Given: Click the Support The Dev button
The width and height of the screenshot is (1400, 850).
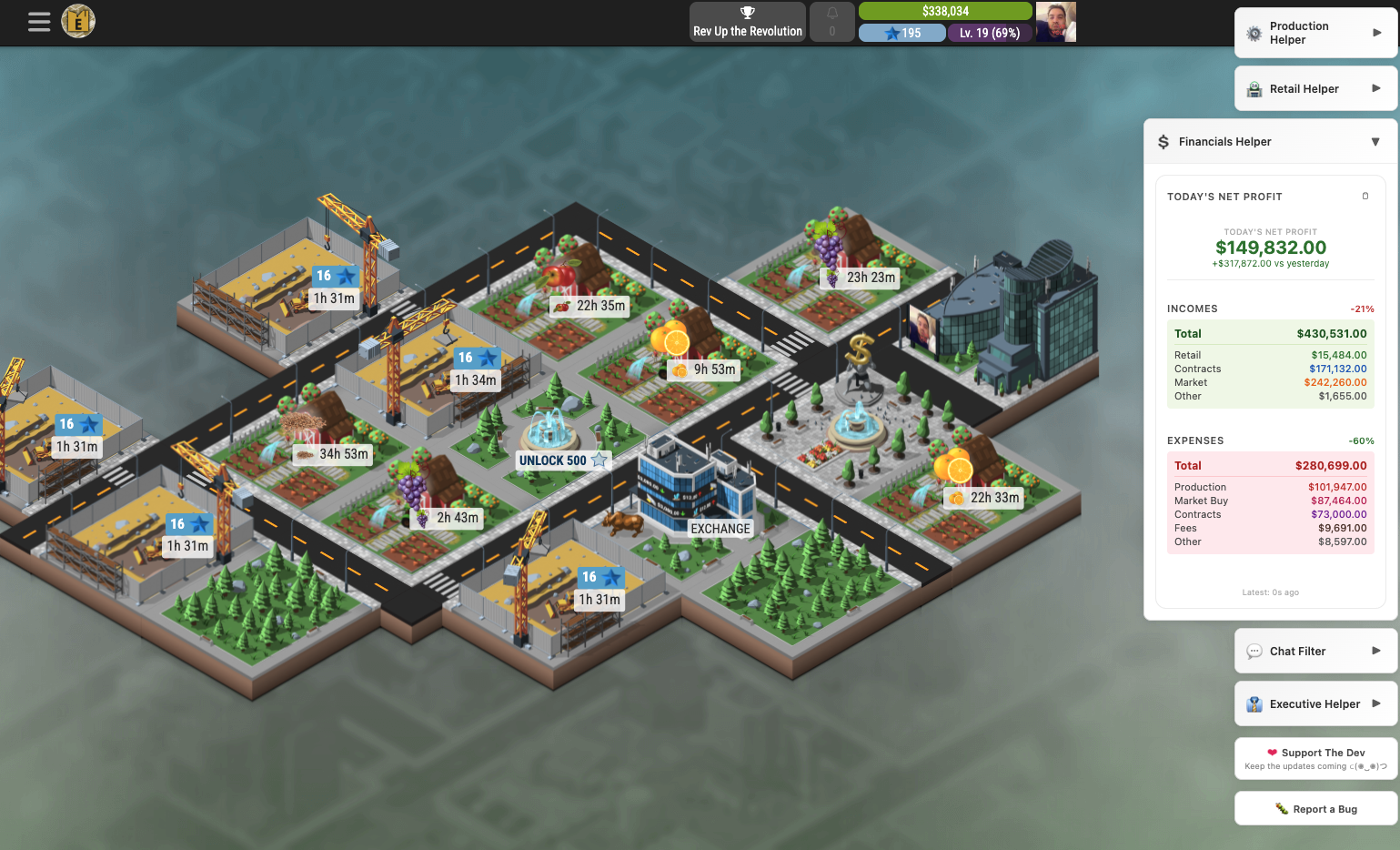Looking at the screenshot, I should coord(1315,758).
